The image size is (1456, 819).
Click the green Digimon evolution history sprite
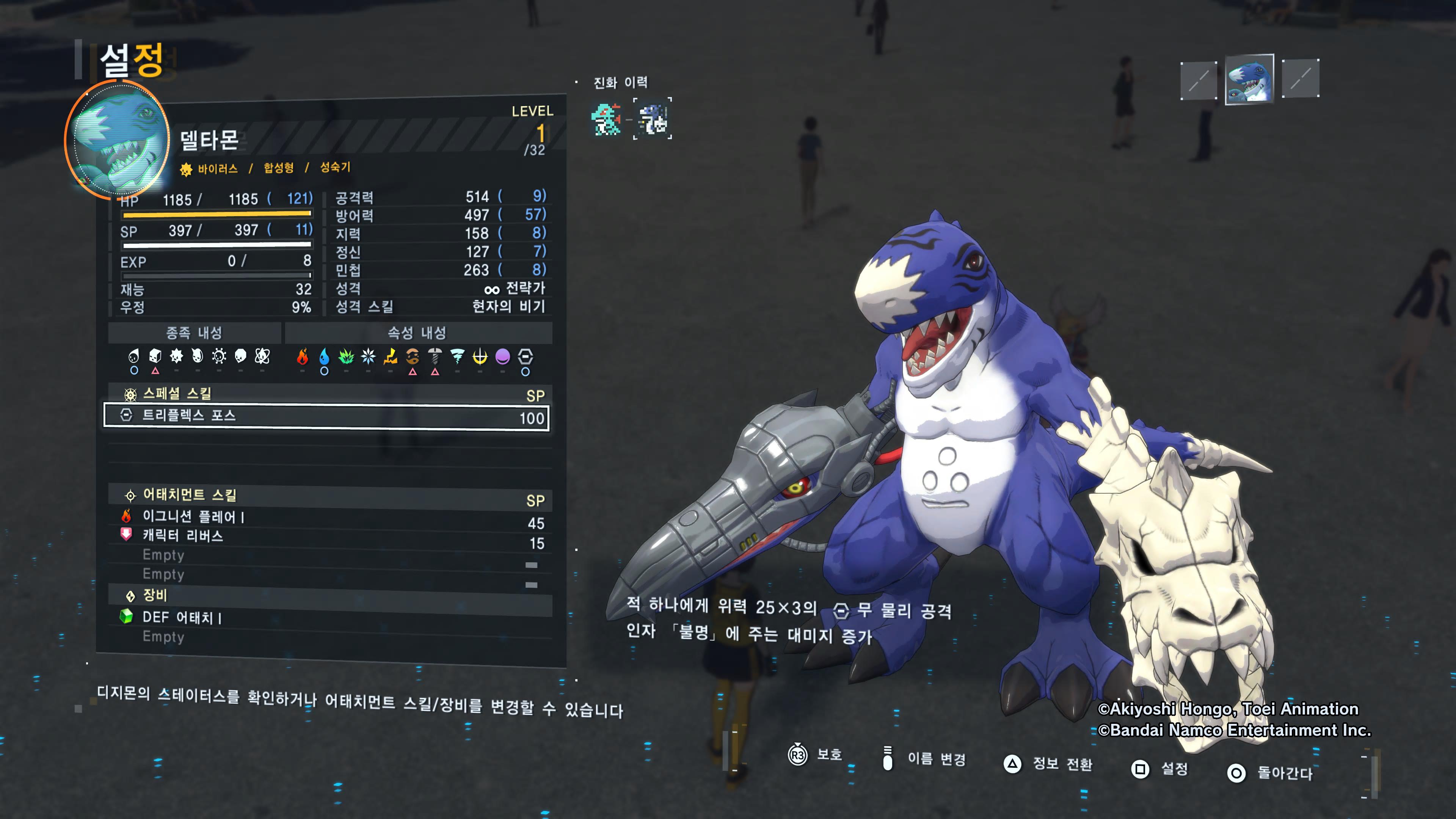pyautogui.click(x=606, y=119)
